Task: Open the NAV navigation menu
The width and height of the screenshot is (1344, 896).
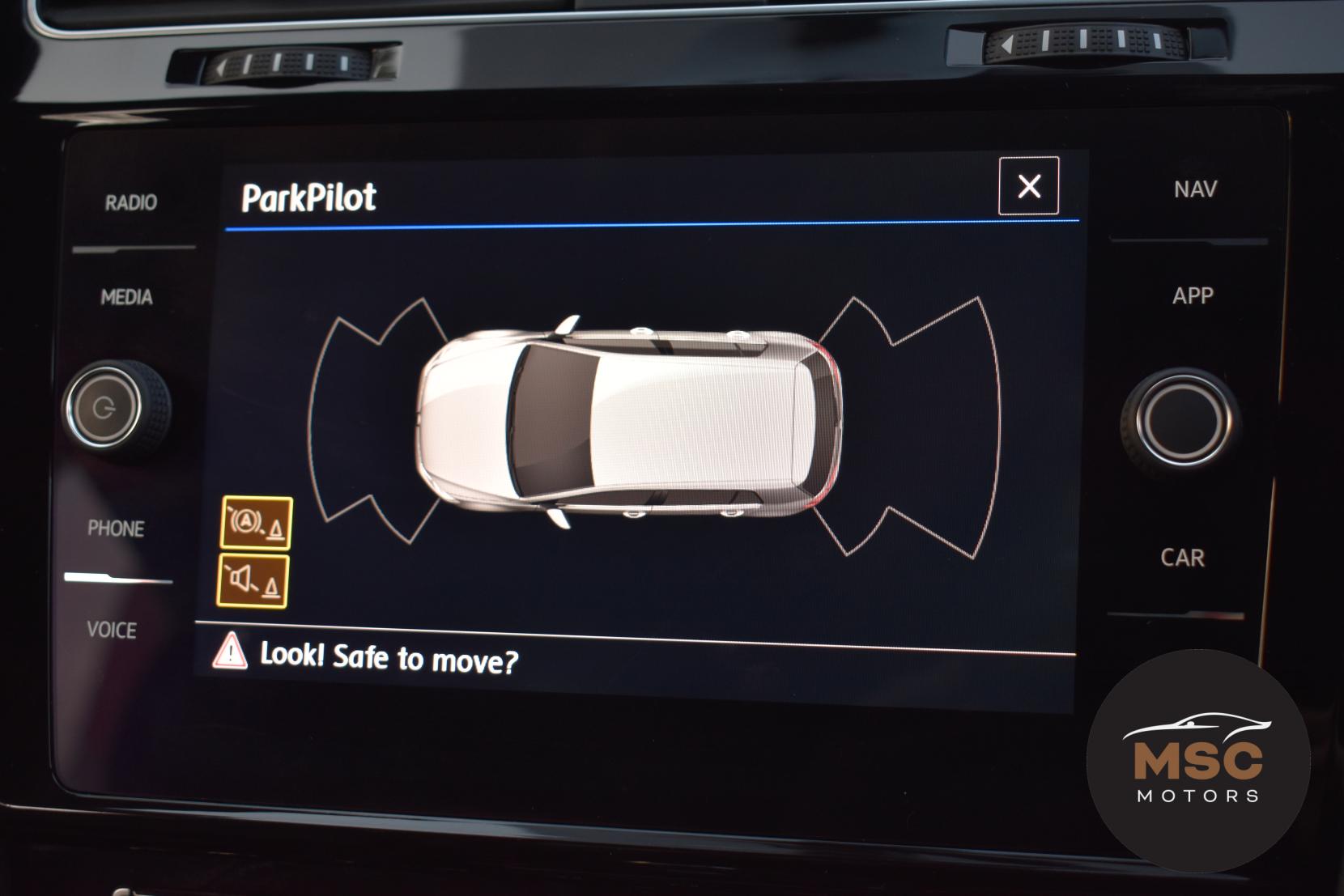Action: pos(1195,189)
